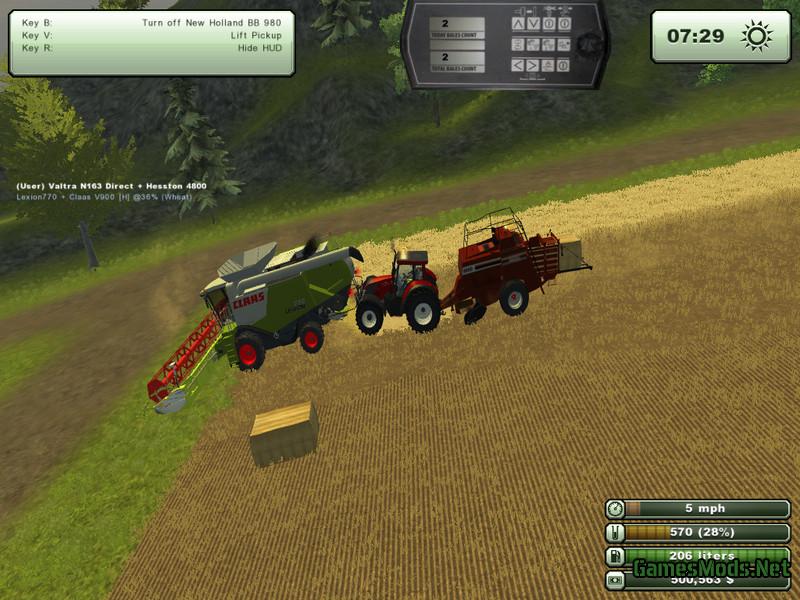Select the left arrow button on baler panel
This screenshot has height=600, width=800.
click(x=518, y=65)
